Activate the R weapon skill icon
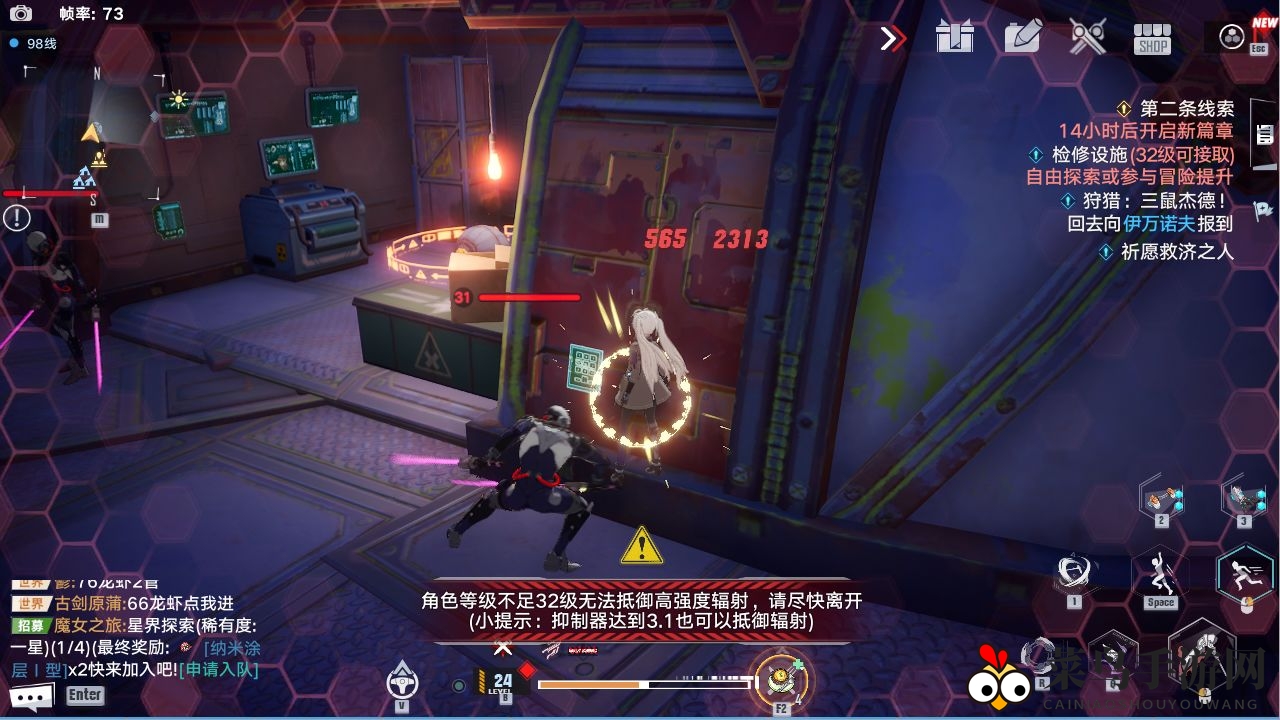The width and height of the screenshot is (1280, 720). tap(1043, 655)
